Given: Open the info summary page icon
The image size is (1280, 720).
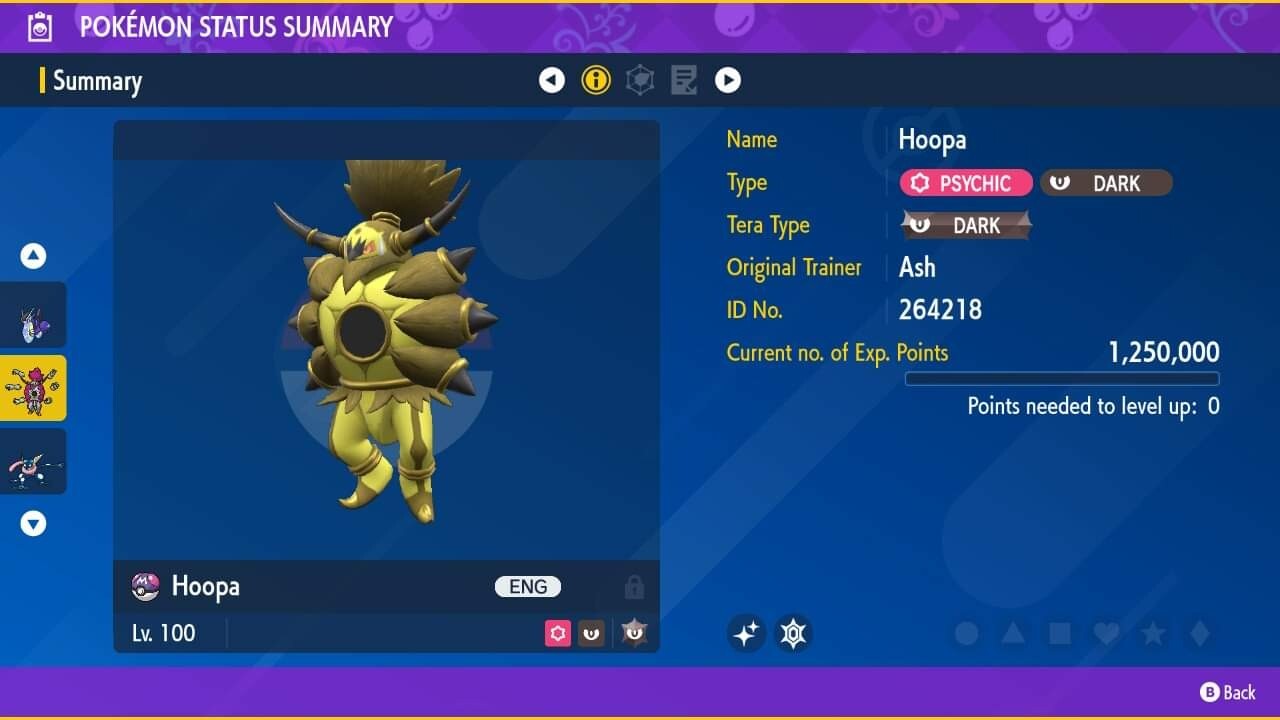Looking at the screenshot, I should click(596, 79).
